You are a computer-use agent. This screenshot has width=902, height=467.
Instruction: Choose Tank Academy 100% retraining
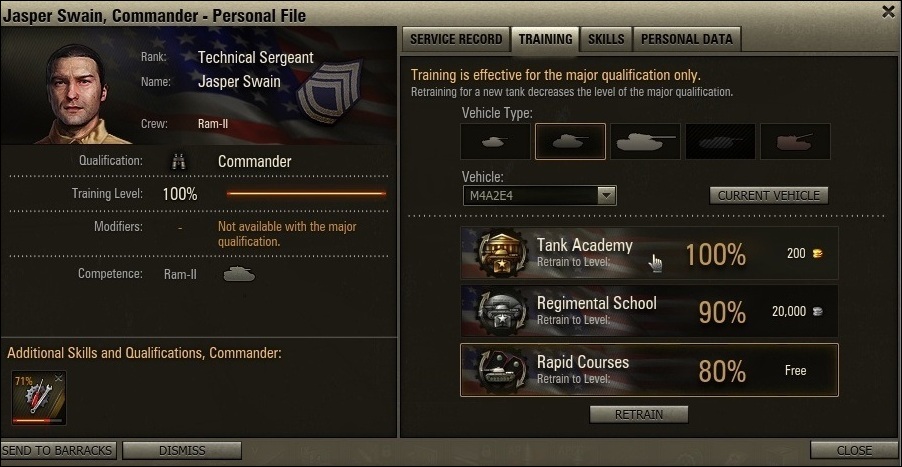pyautogui.click(x=649, y=253)
